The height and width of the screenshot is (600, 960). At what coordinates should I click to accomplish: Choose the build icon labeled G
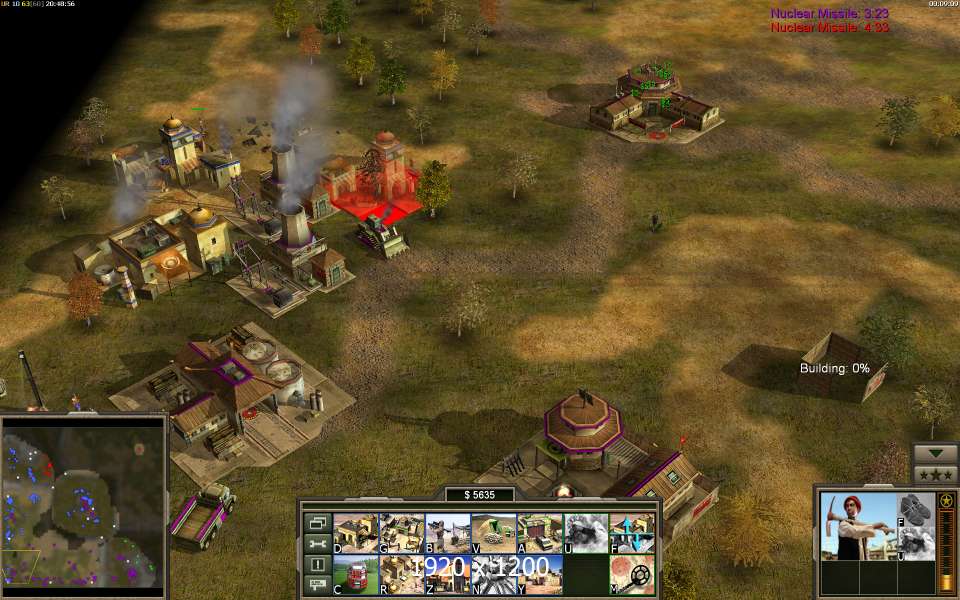pyautogui.click(x=402, y=534)
